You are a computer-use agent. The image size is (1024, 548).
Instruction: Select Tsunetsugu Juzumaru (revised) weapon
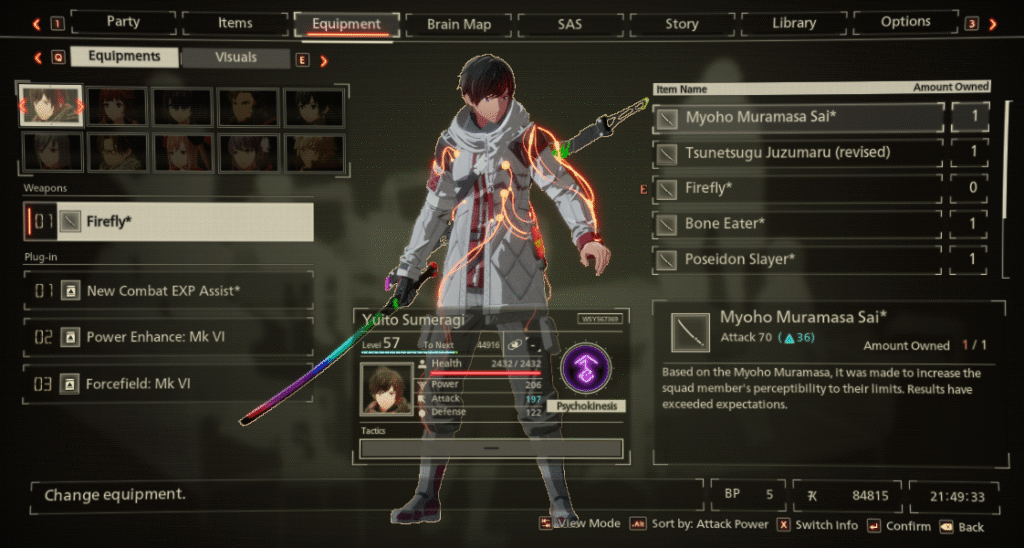coord(798,153)
